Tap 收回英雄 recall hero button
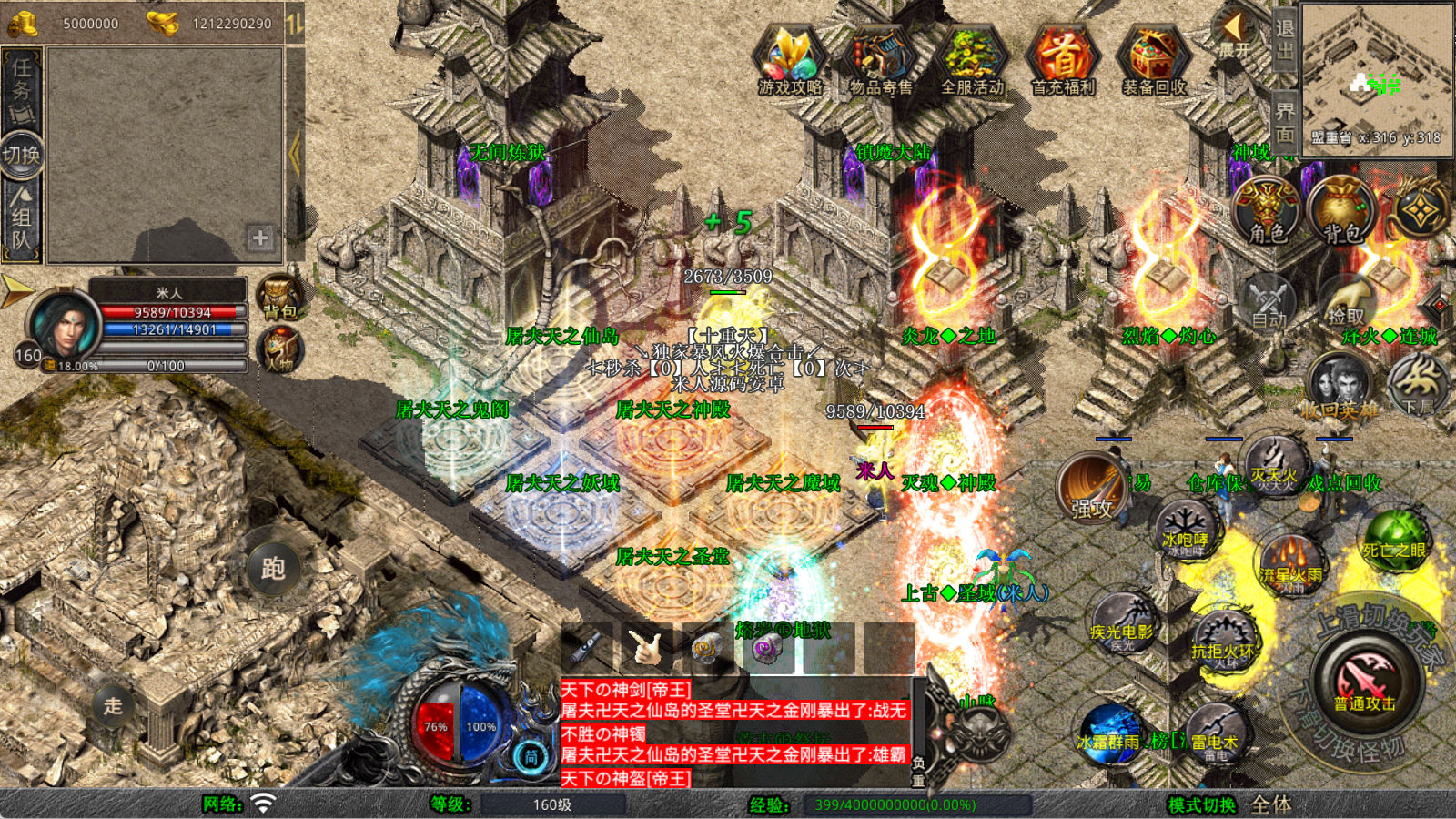The width and height of the screenshot is (1456, 819). (x=1339, y=387)
